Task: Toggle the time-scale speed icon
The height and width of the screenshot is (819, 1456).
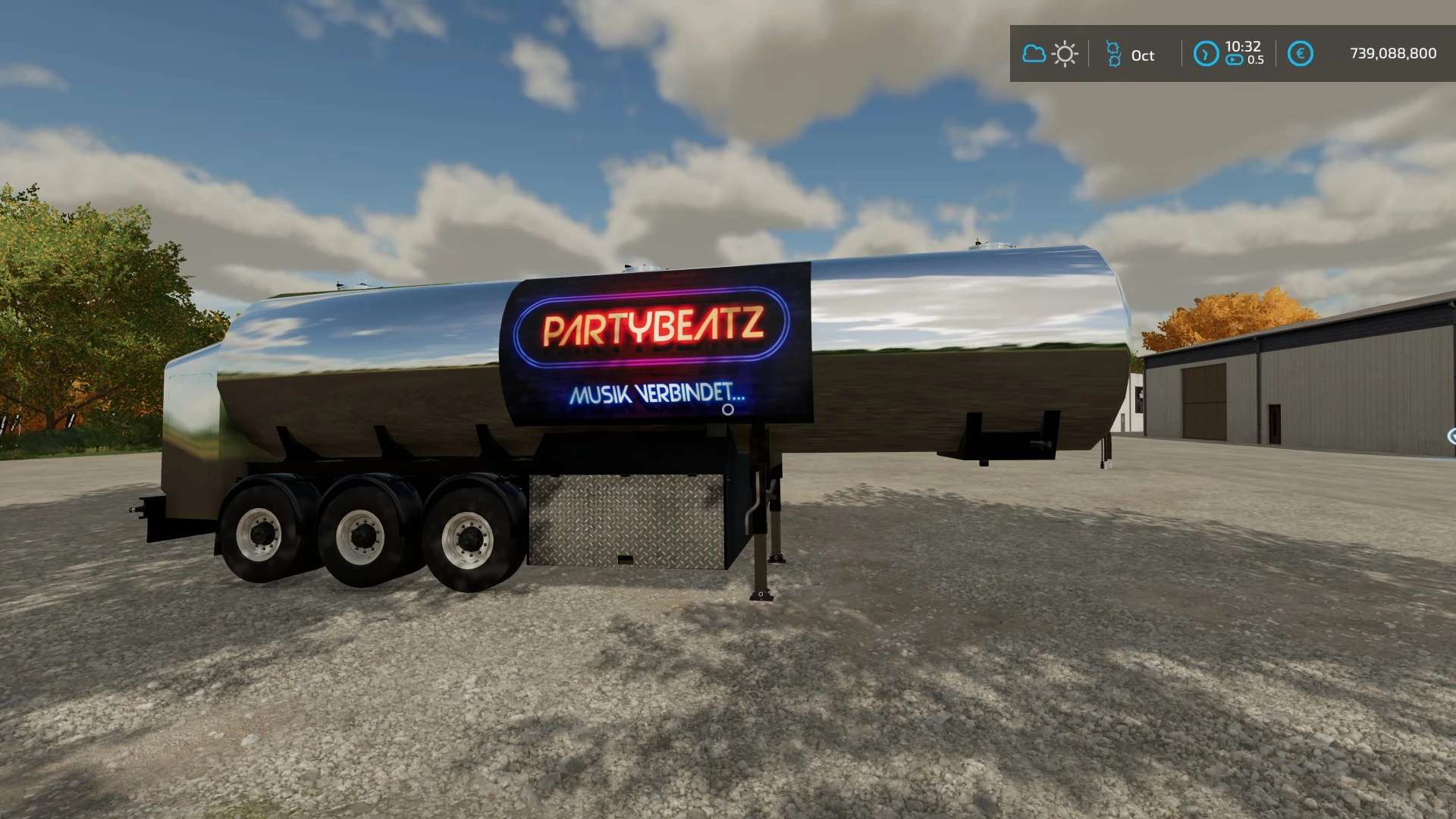Action: (x=1235, y=61)
